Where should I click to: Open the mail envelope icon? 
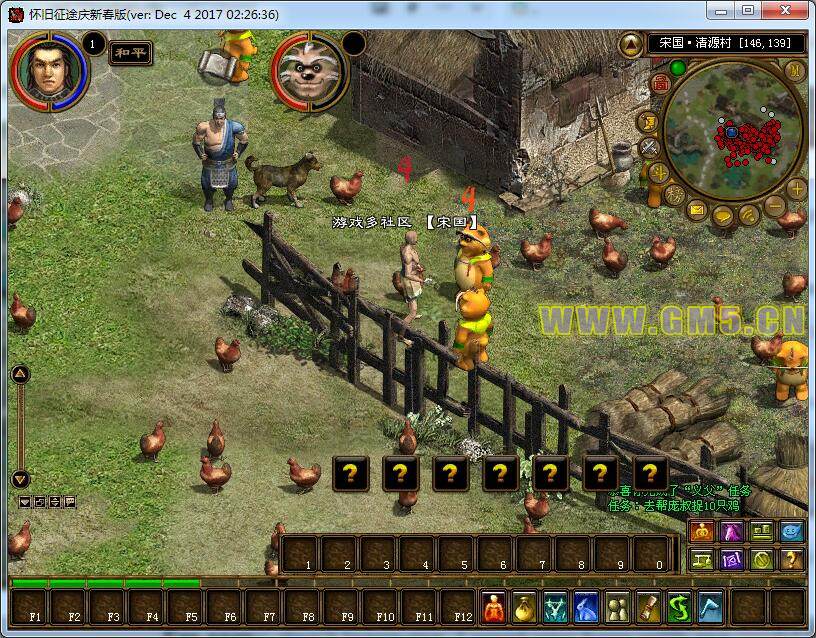696,211
